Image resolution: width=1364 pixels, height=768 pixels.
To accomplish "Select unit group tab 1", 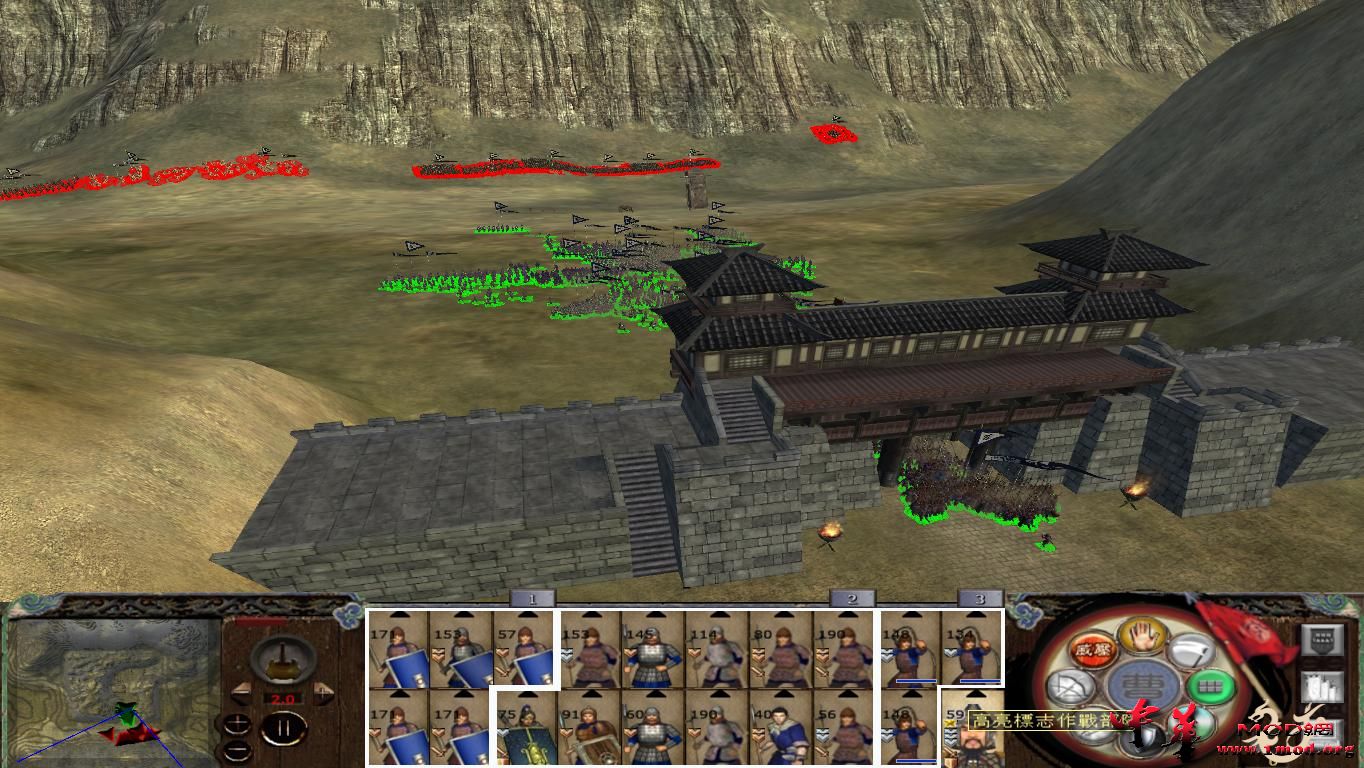I will 530,597.
